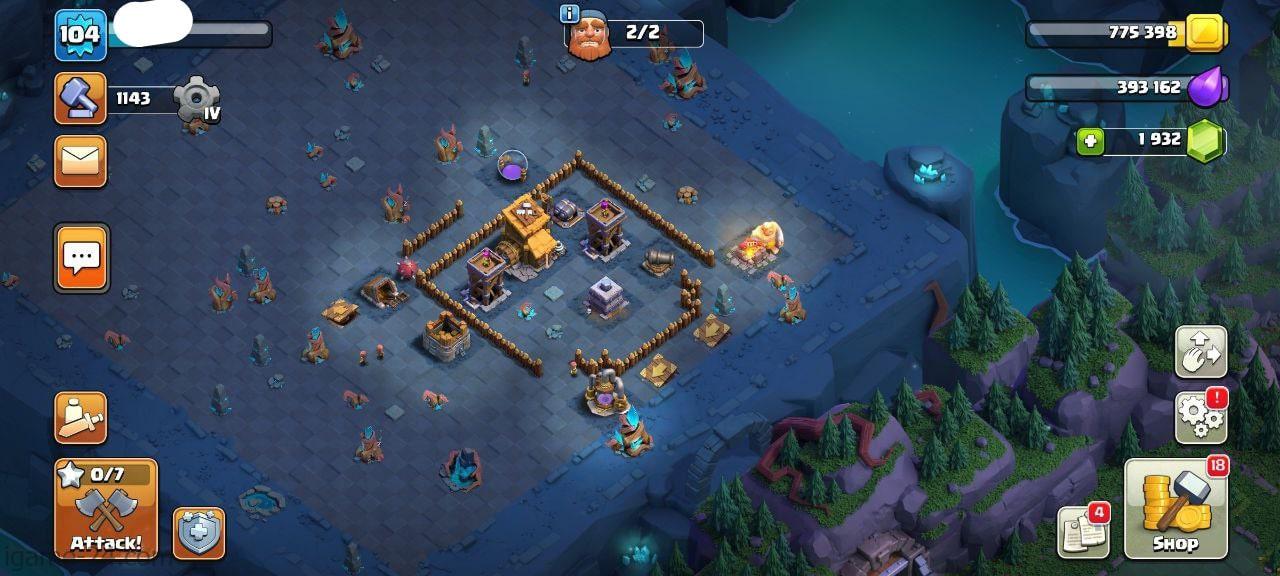Open the Shop menu
This screenshot has width=1280, height=576.
pyautogui.click(x=1176, y=509)
